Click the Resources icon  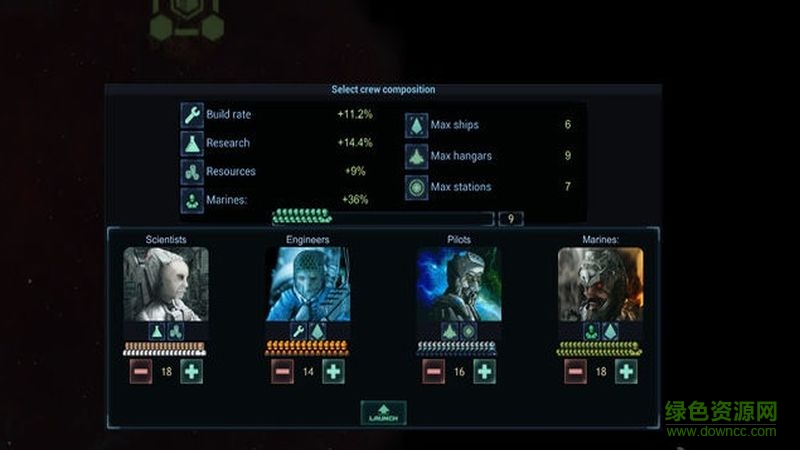coord(192,172)
